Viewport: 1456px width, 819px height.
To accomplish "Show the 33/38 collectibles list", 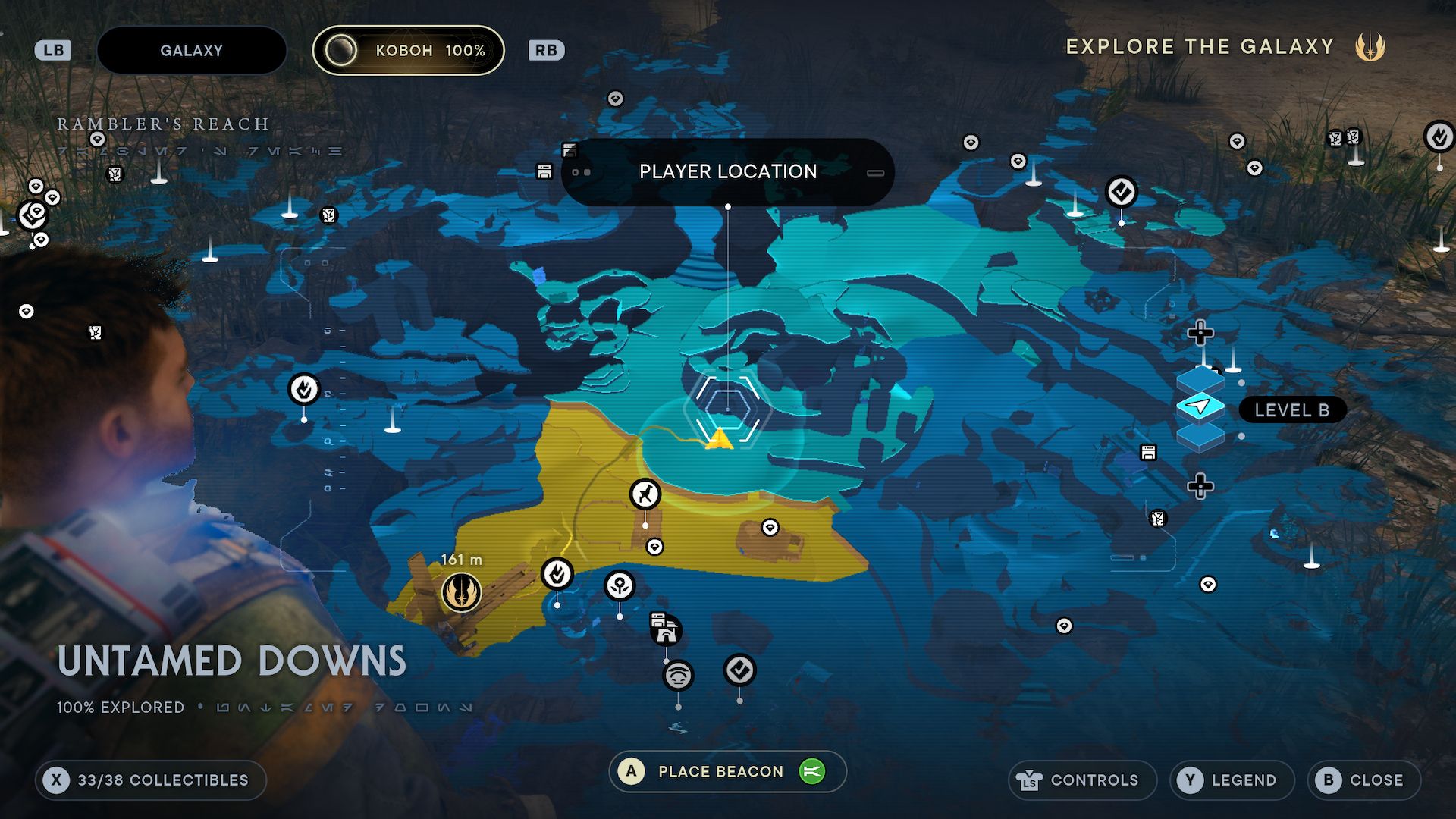I will tap(150, 780).
